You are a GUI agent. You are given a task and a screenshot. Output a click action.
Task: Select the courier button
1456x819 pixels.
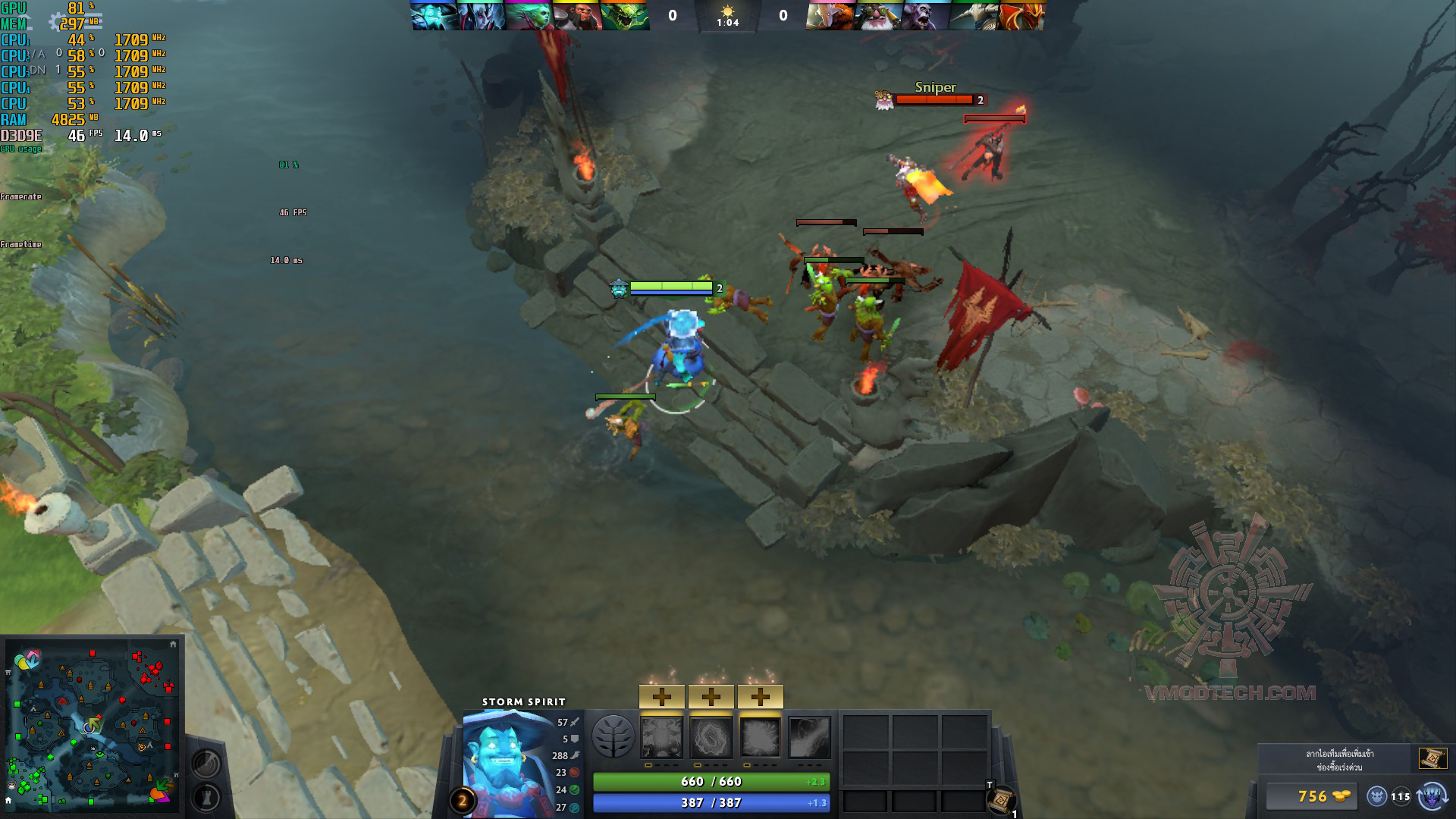point(1376,796)
